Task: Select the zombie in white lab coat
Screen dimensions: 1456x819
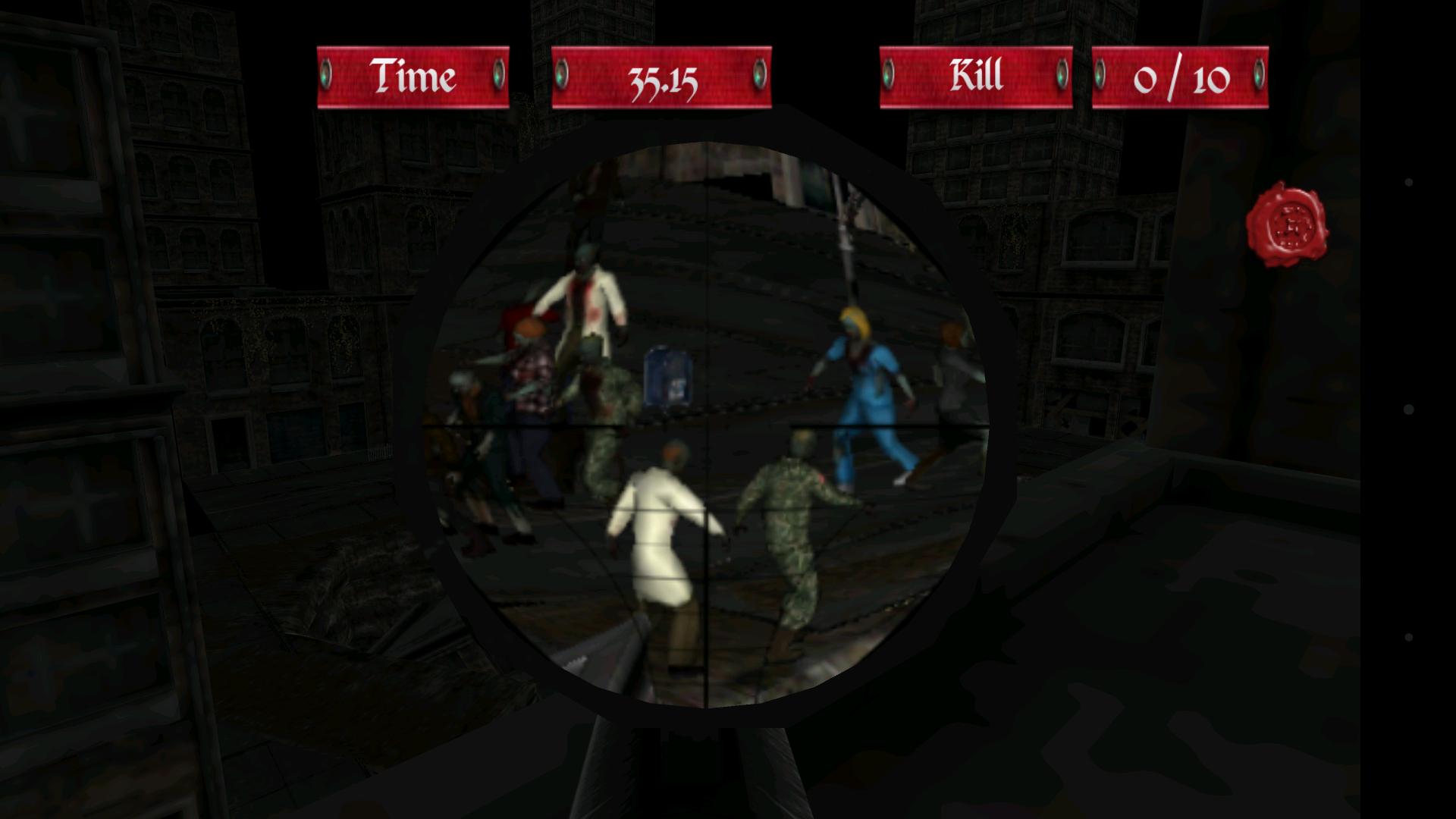Action: 658,531
